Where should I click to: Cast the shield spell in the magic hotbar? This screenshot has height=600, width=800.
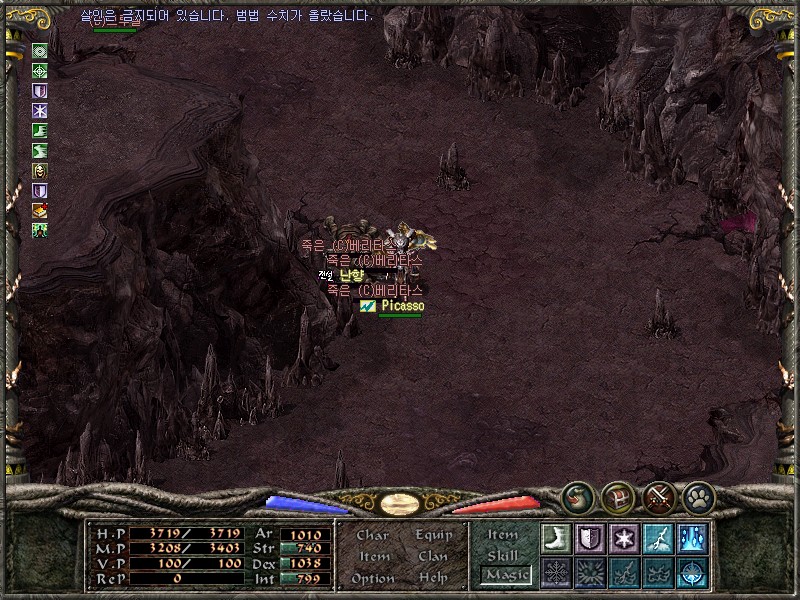tap(590, 538)
